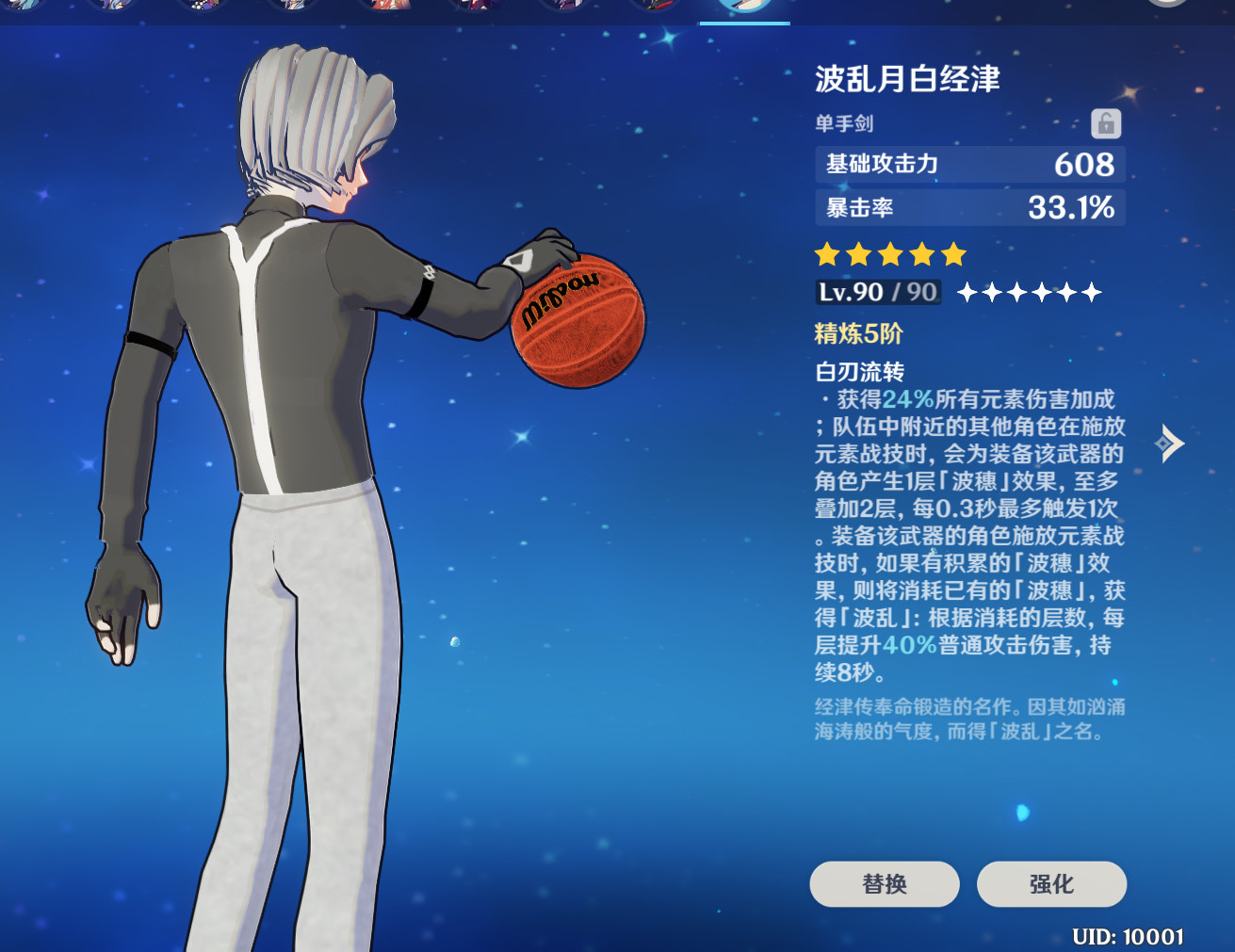This screenshot has width=1235, height=952.
Task: Click the first refinement star beside Lv.90
Action: point(966,293)
